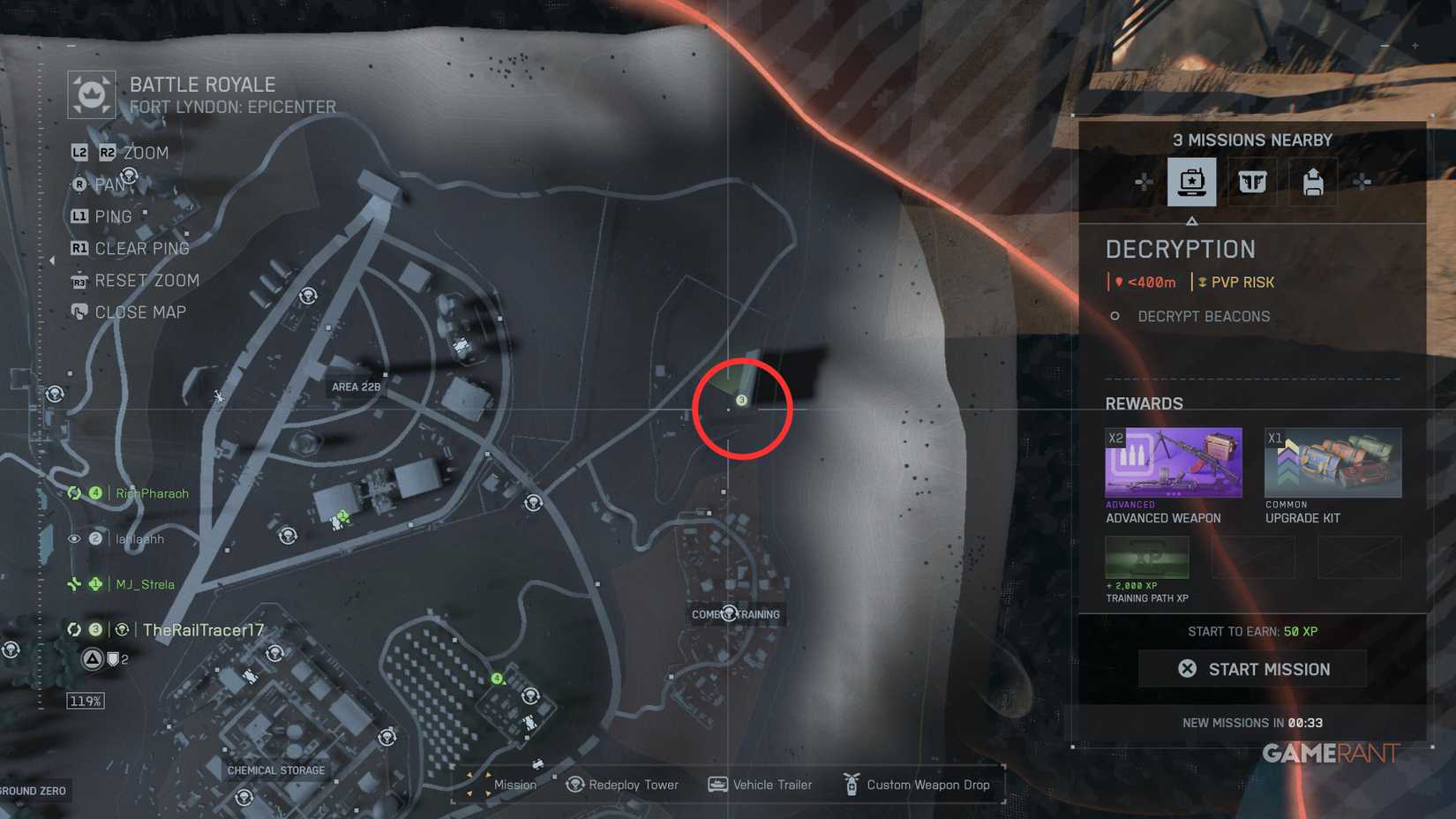The width and height of the screenshot is (1456, 819).
Task: Collapse the map sidebar with the left arrow
Action: pyautogui.click(x=52, y=260)
